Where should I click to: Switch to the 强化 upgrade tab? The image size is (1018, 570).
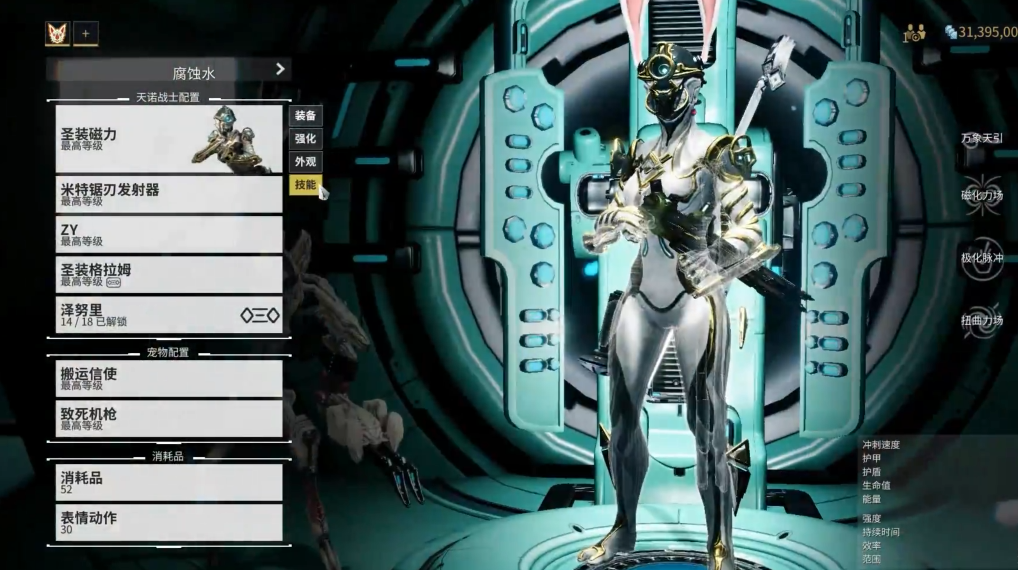point(305,139)
